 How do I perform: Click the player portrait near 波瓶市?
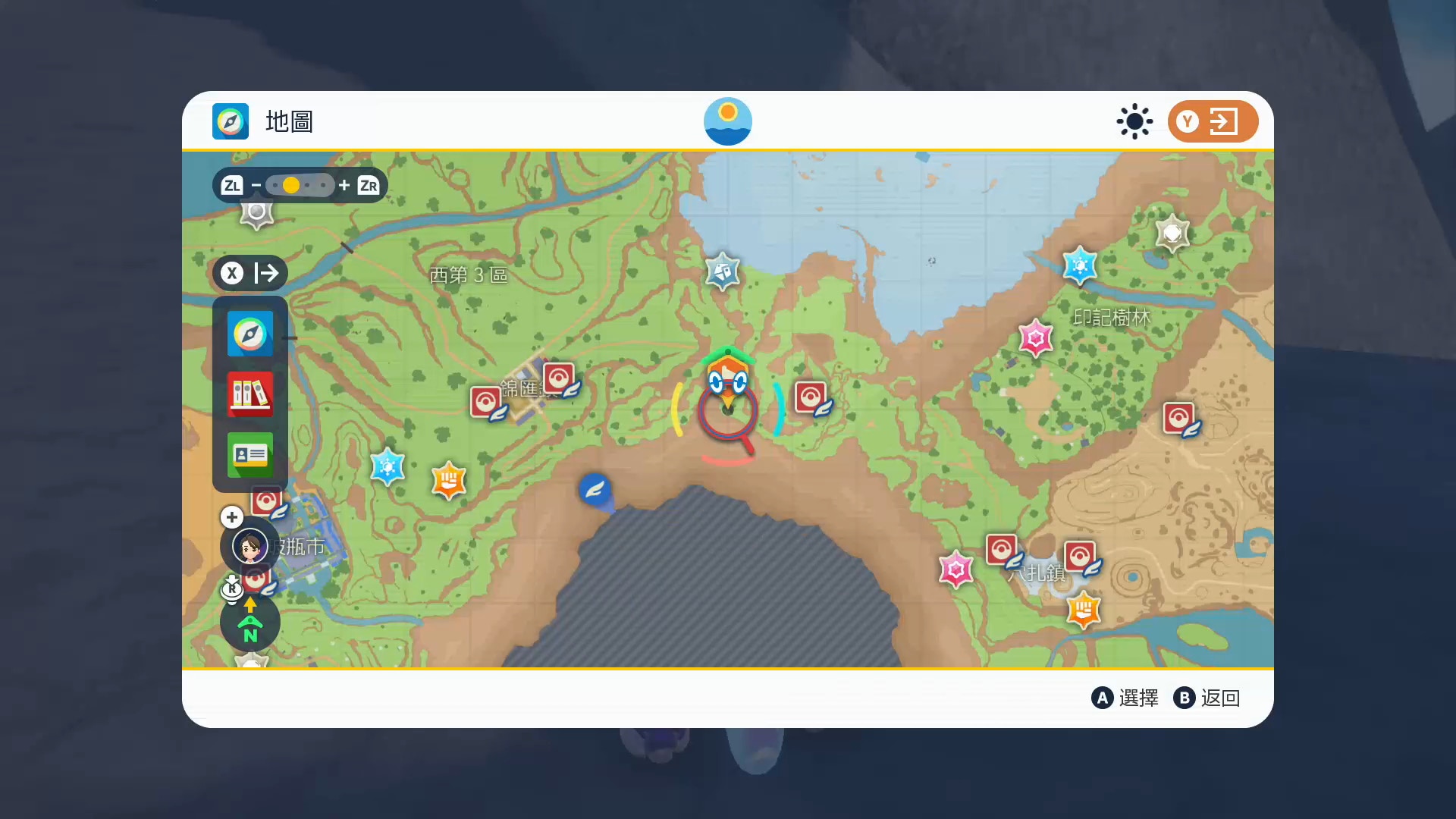[250, 546]
